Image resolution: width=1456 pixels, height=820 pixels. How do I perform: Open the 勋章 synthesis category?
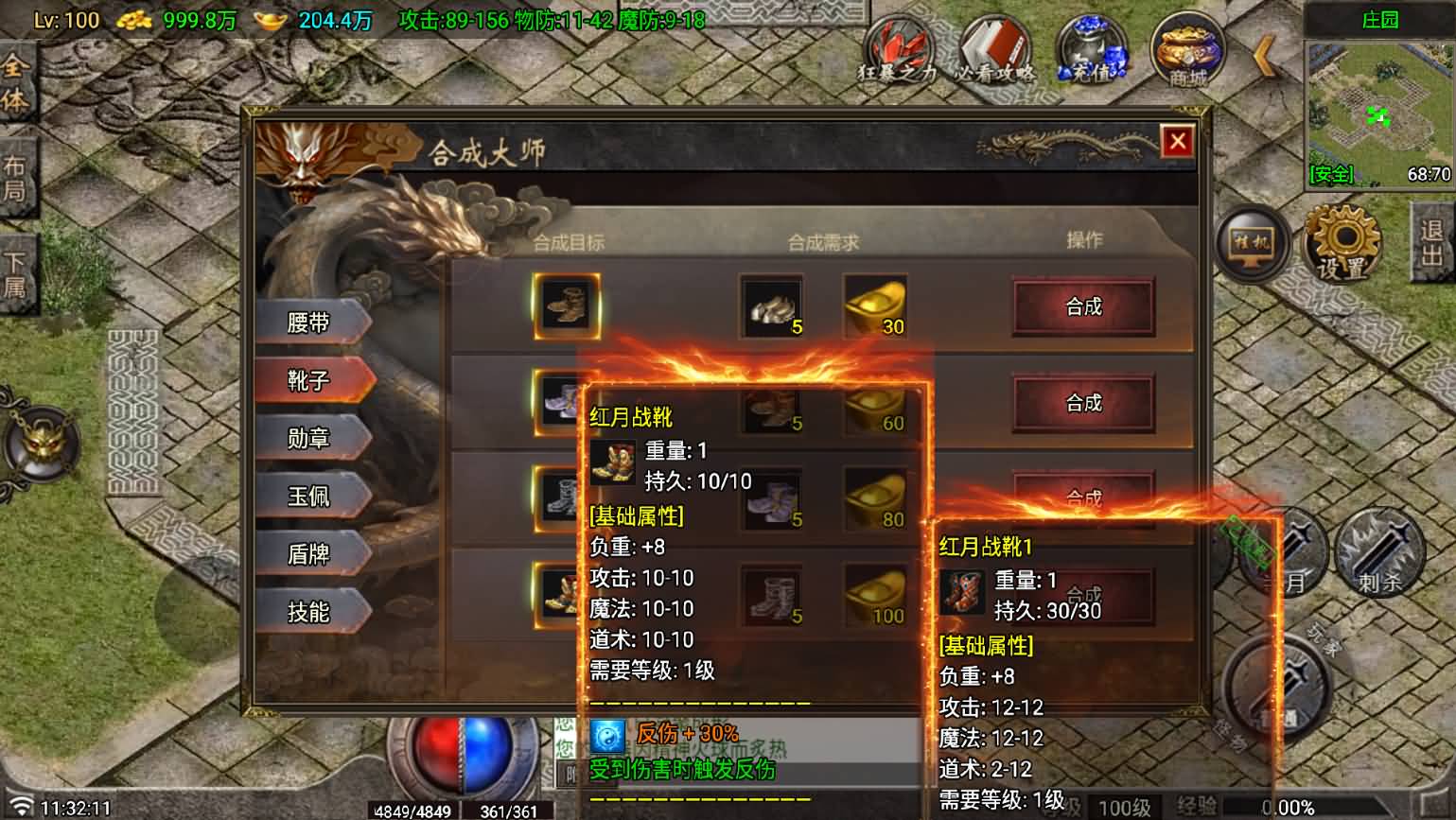[x=312, y=438]
